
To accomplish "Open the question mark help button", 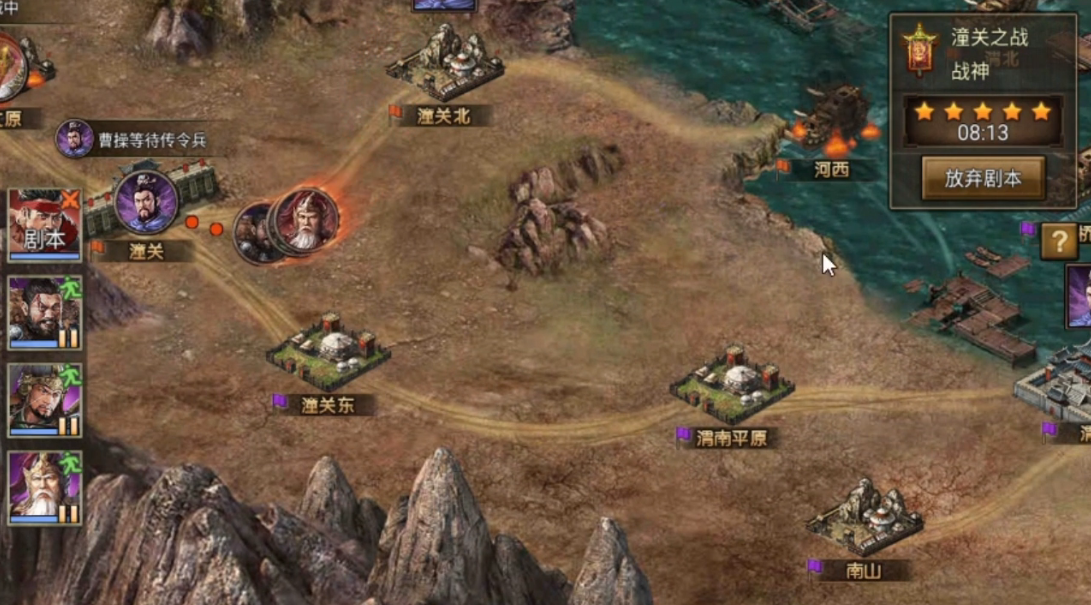I will coord(1058,241).
